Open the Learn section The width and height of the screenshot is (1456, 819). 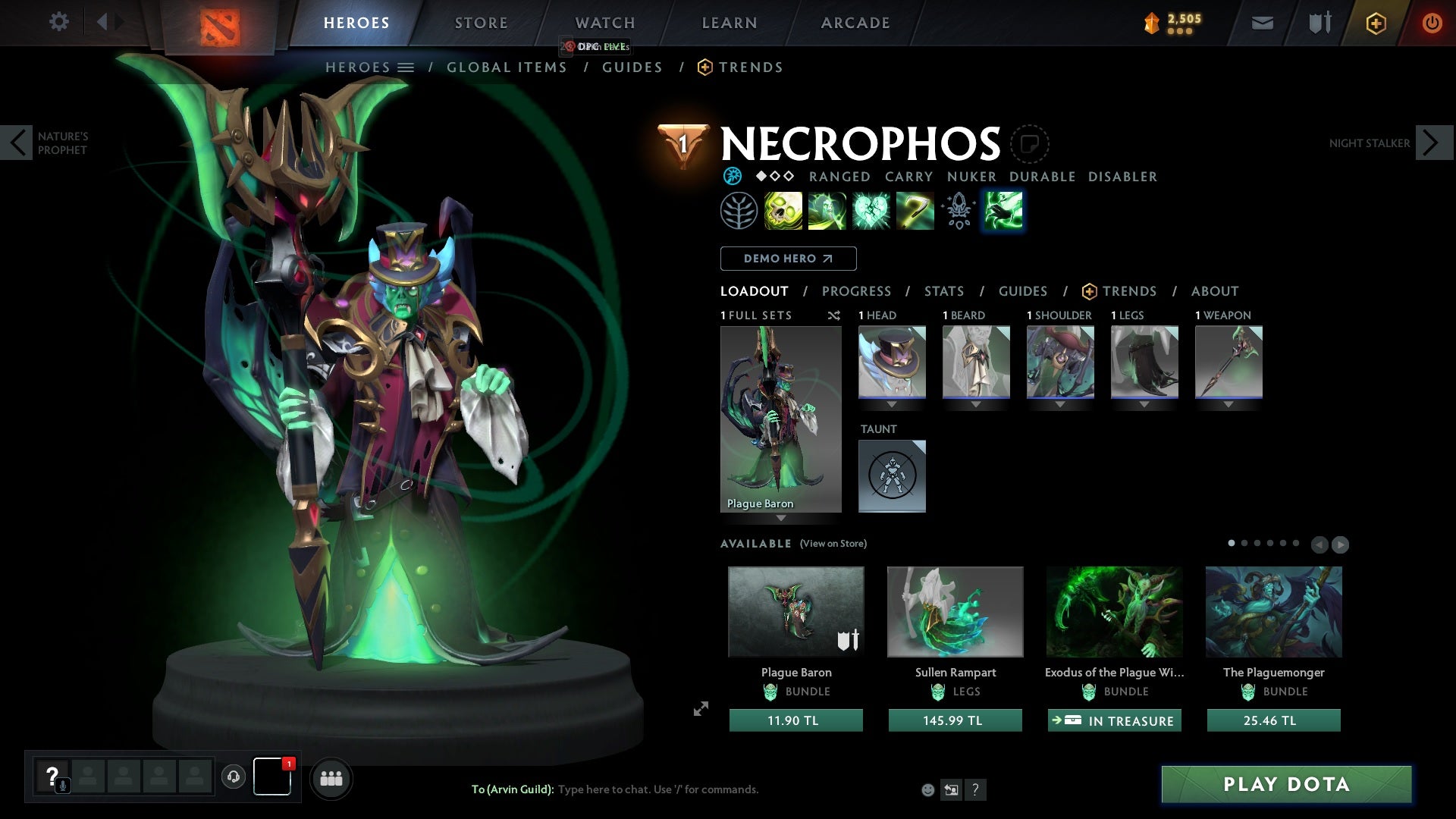(729, 23)
